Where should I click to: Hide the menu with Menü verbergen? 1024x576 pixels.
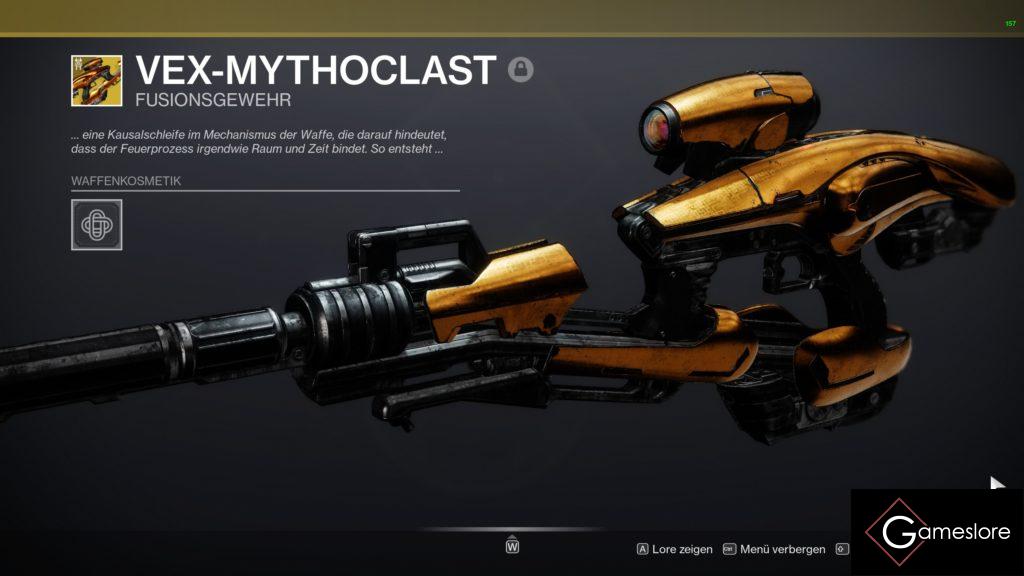(774, 549)
